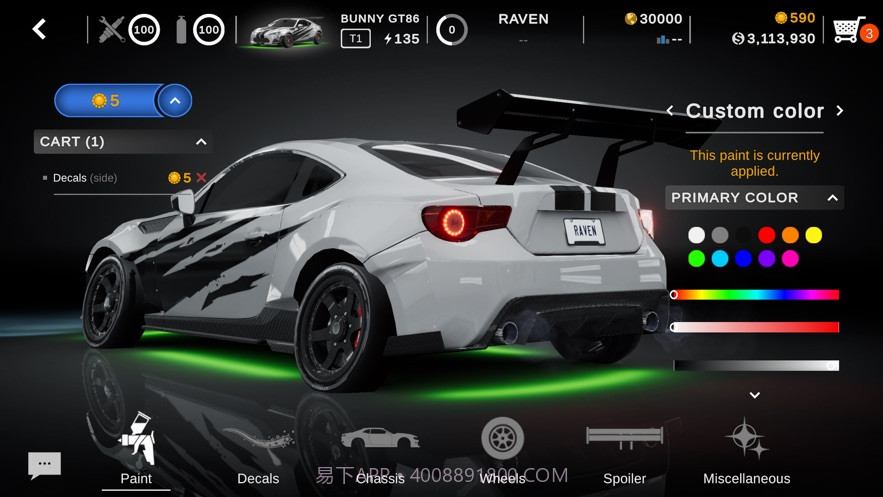
Task: Go back using the left arrow
Action: [x=39, y=30]
